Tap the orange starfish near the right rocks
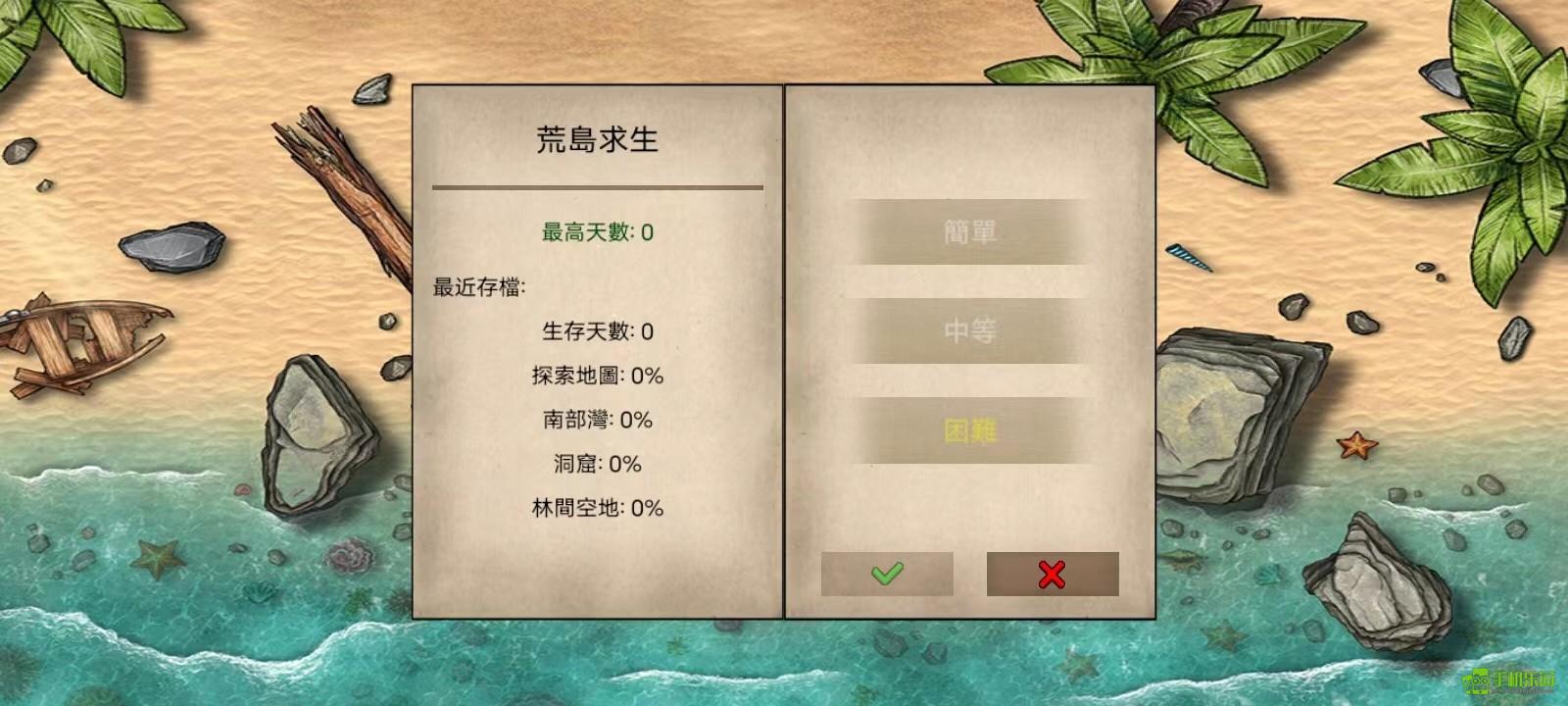 click(1356, 446)
